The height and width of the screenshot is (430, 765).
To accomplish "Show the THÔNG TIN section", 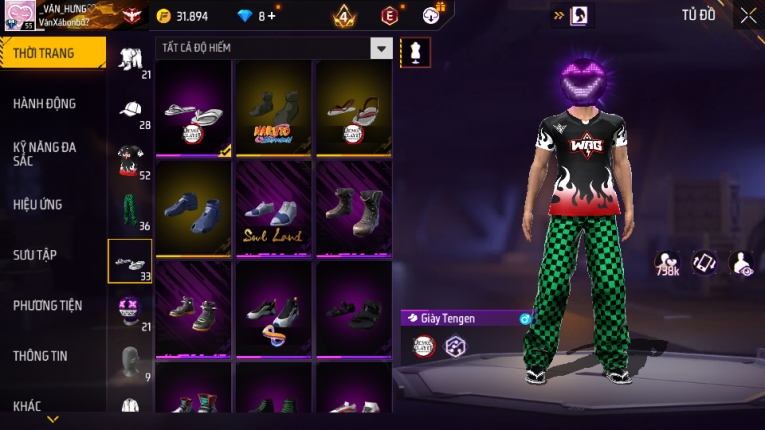I will pos(40,355).
